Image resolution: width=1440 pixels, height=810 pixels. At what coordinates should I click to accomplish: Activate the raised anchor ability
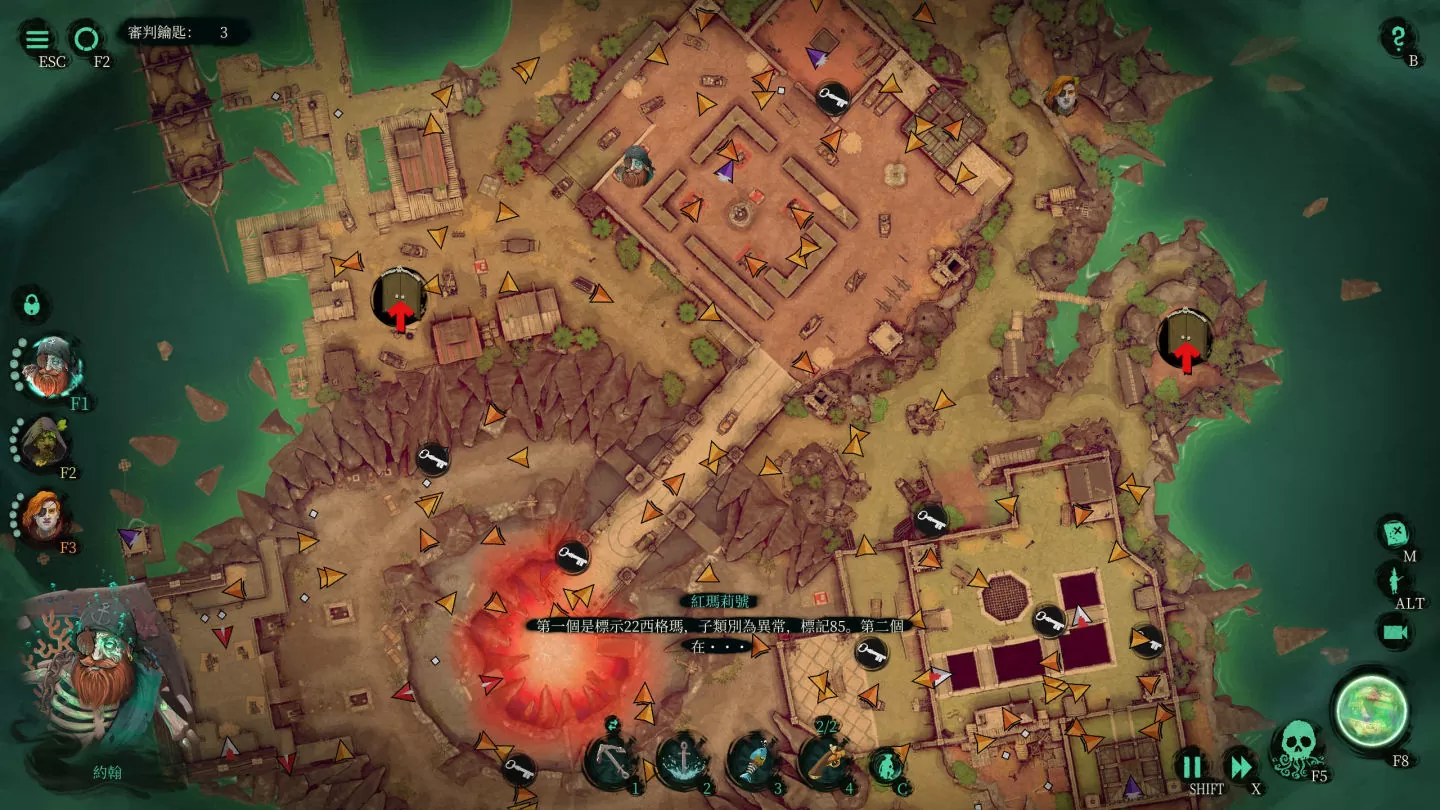[612, 762]
